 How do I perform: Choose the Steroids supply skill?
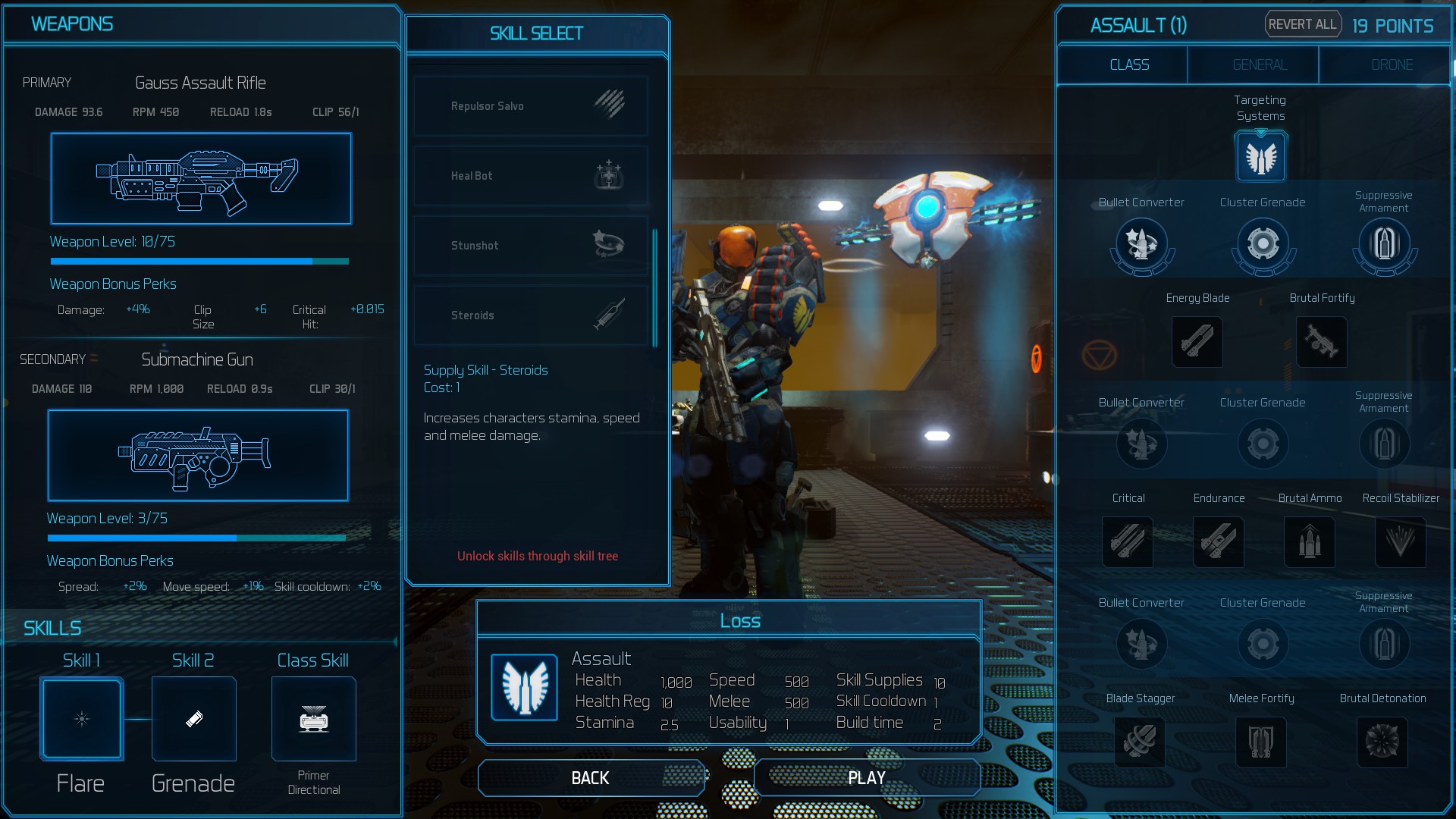pos(531,315)
